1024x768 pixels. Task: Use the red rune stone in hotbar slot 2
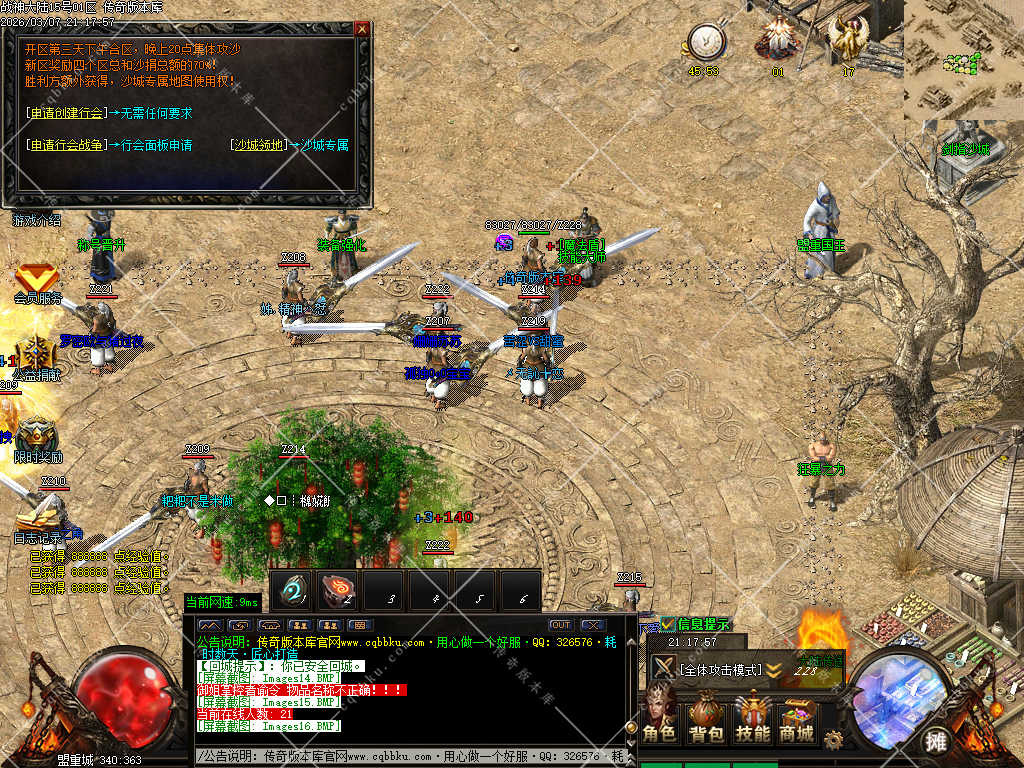coord(339,591)
